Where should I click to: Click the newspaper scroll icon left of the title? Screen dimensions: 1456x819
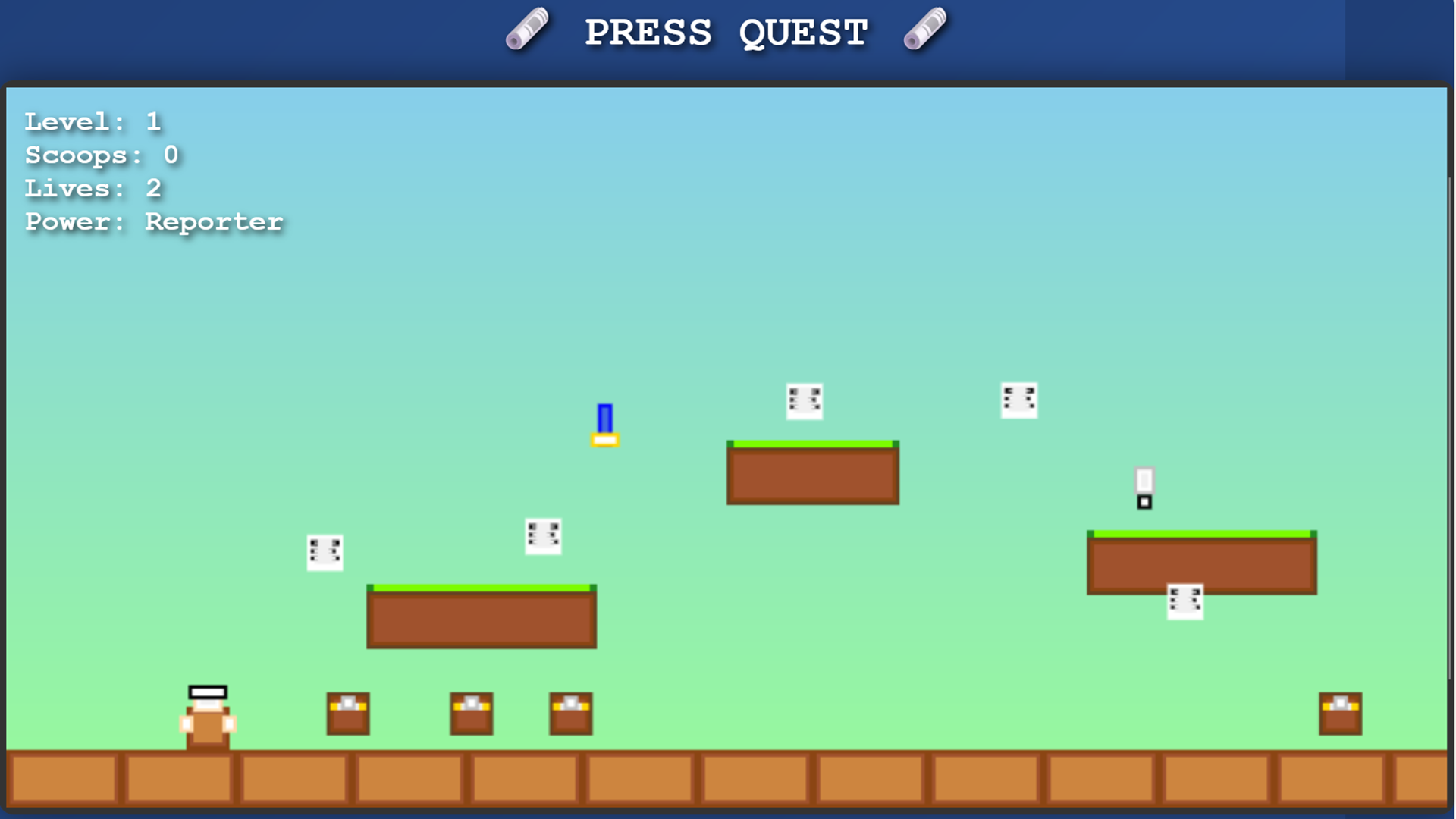point(528,30)
